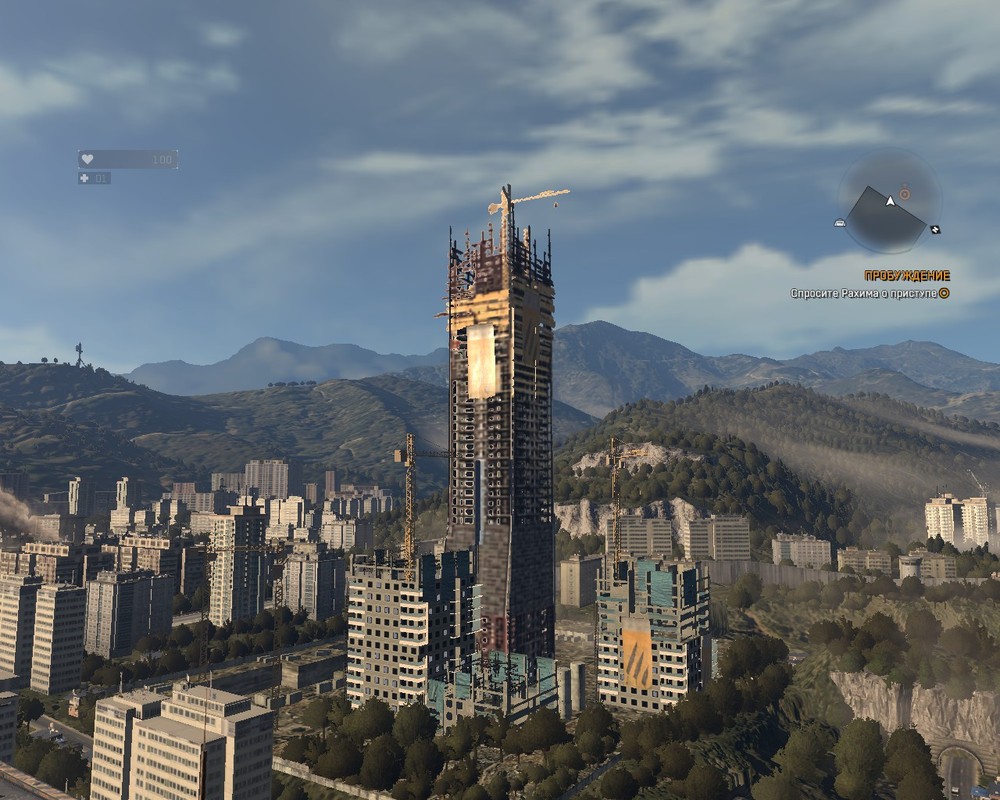The width and height of the screenshot is (1000, 800).
Task: Select the objective 'Спросите Рахима о приступе'
Action: (x=863, y=294)
